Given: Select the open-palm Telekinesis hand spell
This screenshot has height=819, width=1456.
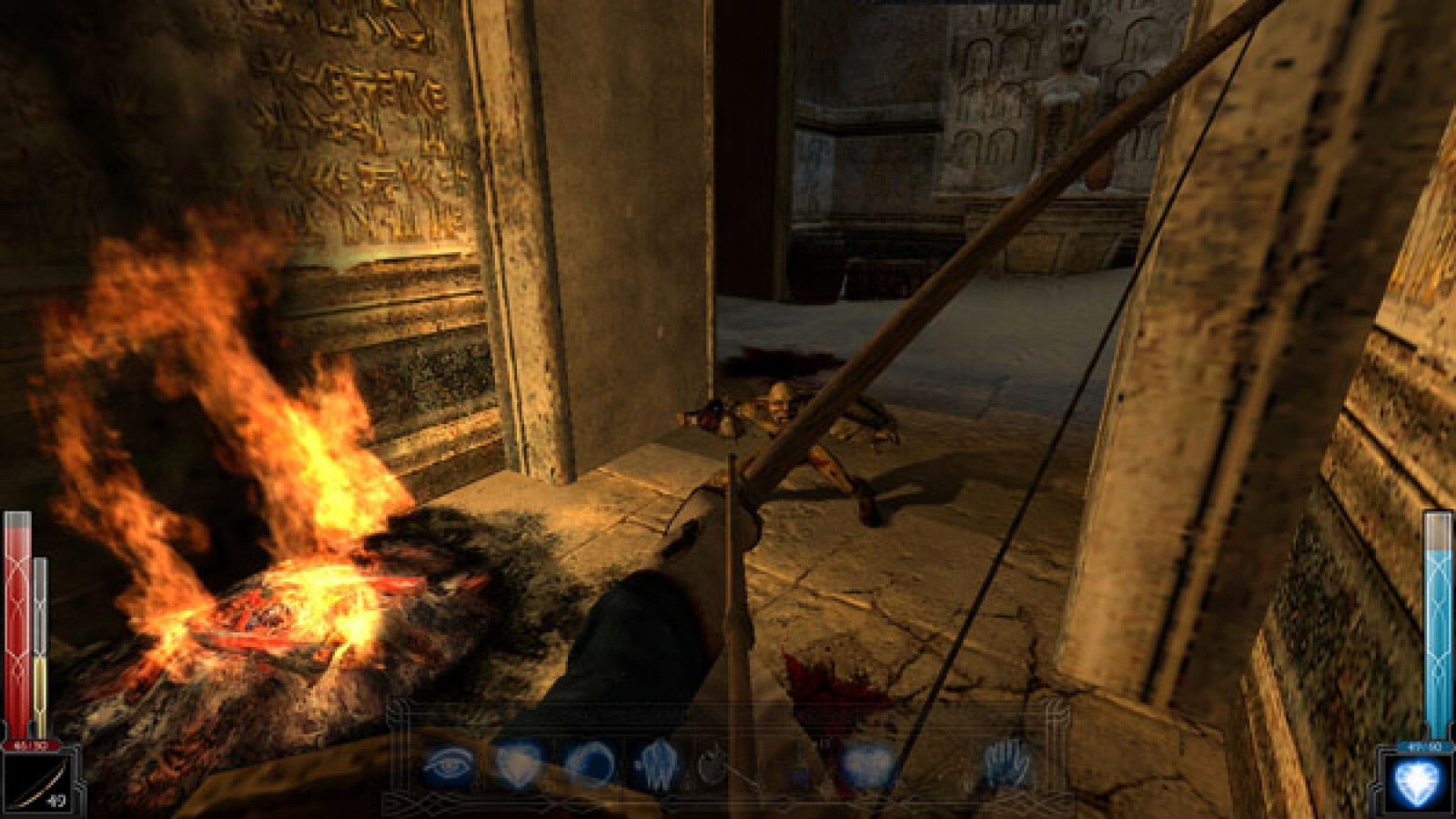Looking at the screenshot, I should (1007, 764).
